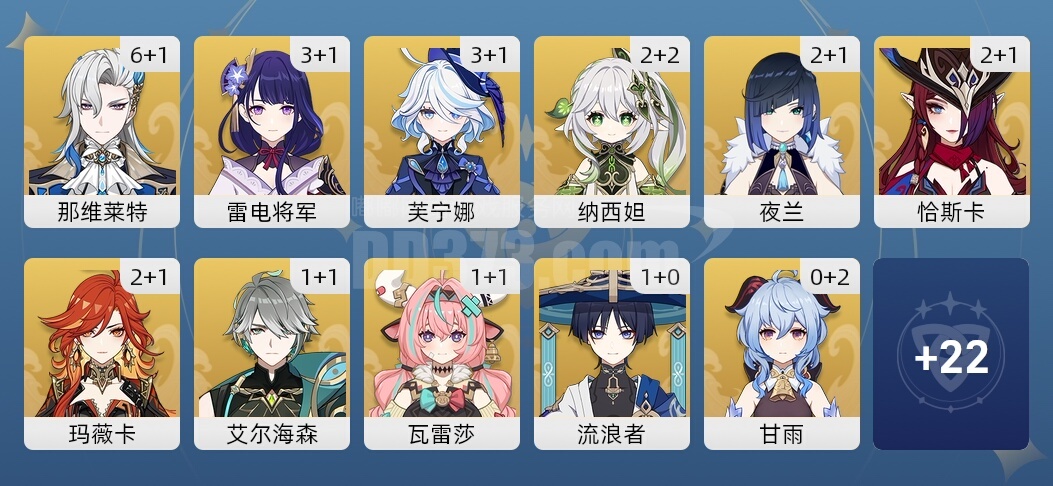
Task: Select the 那维莱特 character card
Action: [102, 131]
